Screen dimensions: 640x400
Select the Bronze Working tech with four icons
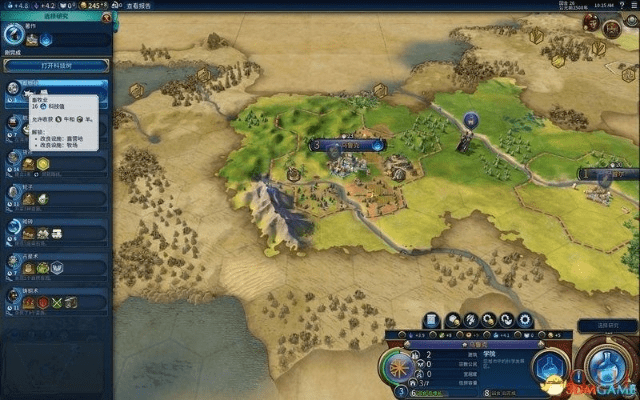55,301
